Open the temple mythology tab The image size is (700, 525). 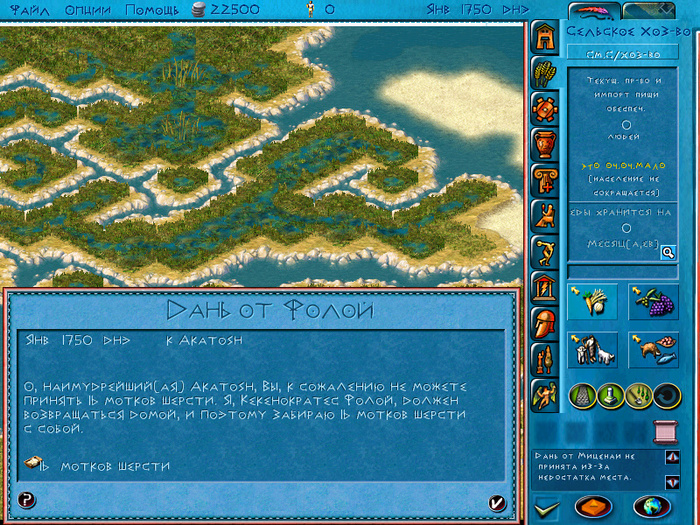544,289
